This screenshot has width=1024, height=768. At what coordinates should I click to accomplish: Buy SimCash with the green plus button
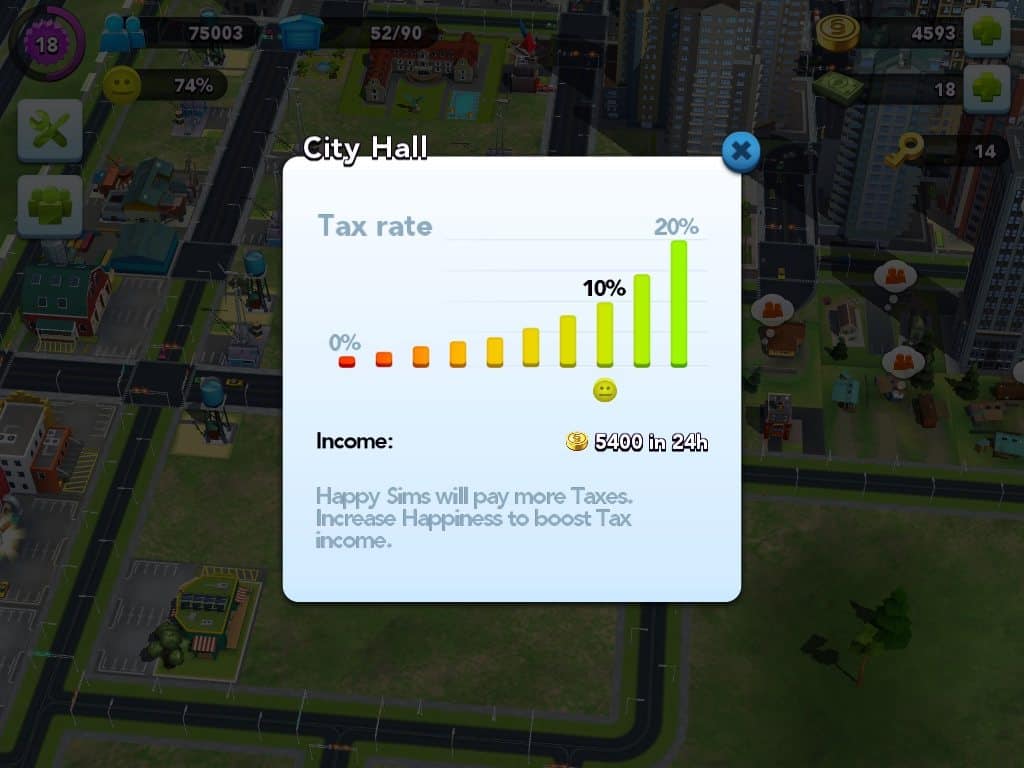[x=986, y=88]
